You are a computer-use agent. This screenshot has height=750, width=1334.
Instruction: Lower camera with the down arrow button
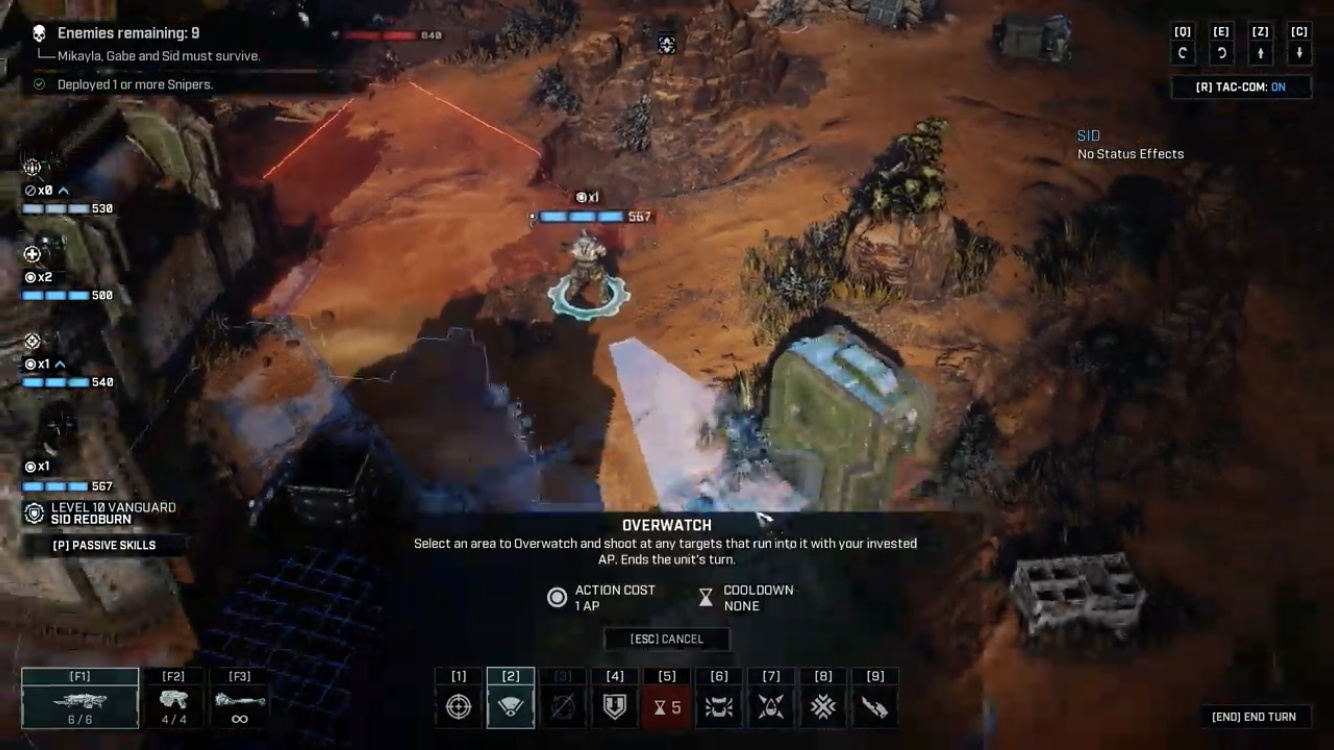point(1299,54)
